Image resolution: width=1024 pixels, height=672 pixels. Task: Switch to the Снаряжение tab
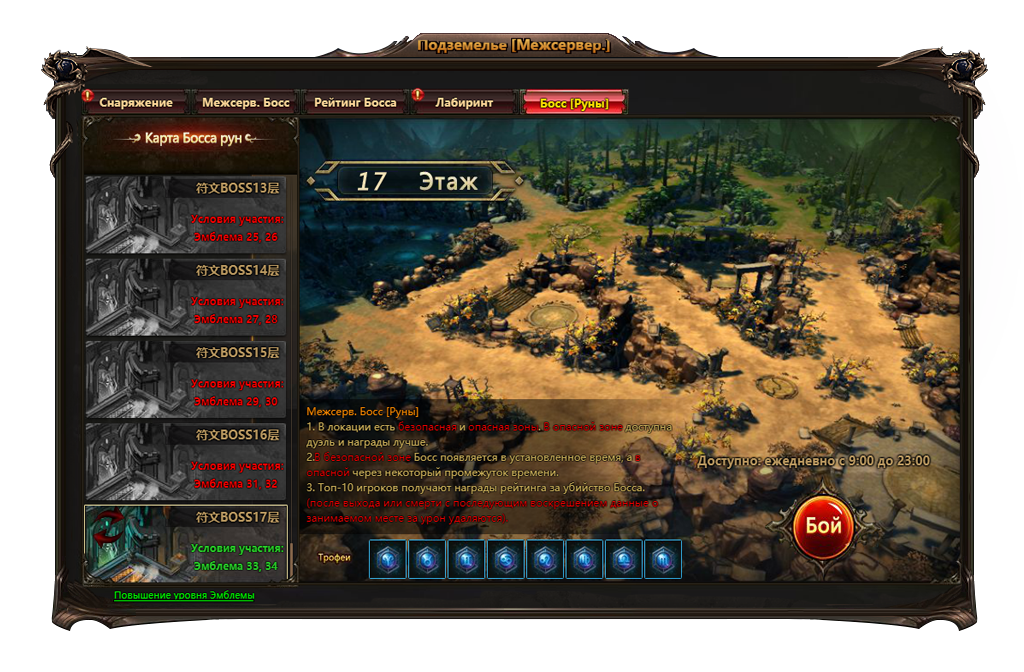136,103
